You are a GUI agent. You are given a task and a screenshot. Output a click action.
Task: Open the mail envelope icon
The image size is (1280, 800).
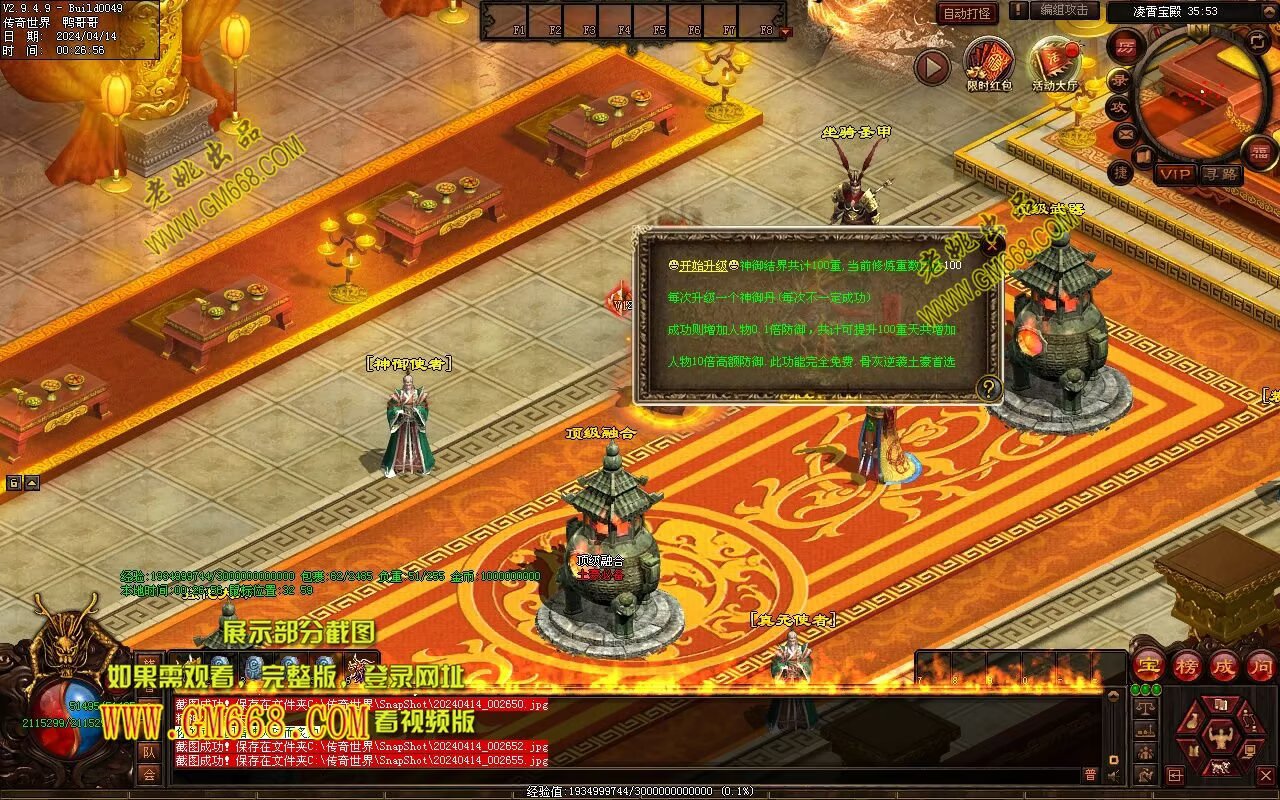click(1126, 133)
